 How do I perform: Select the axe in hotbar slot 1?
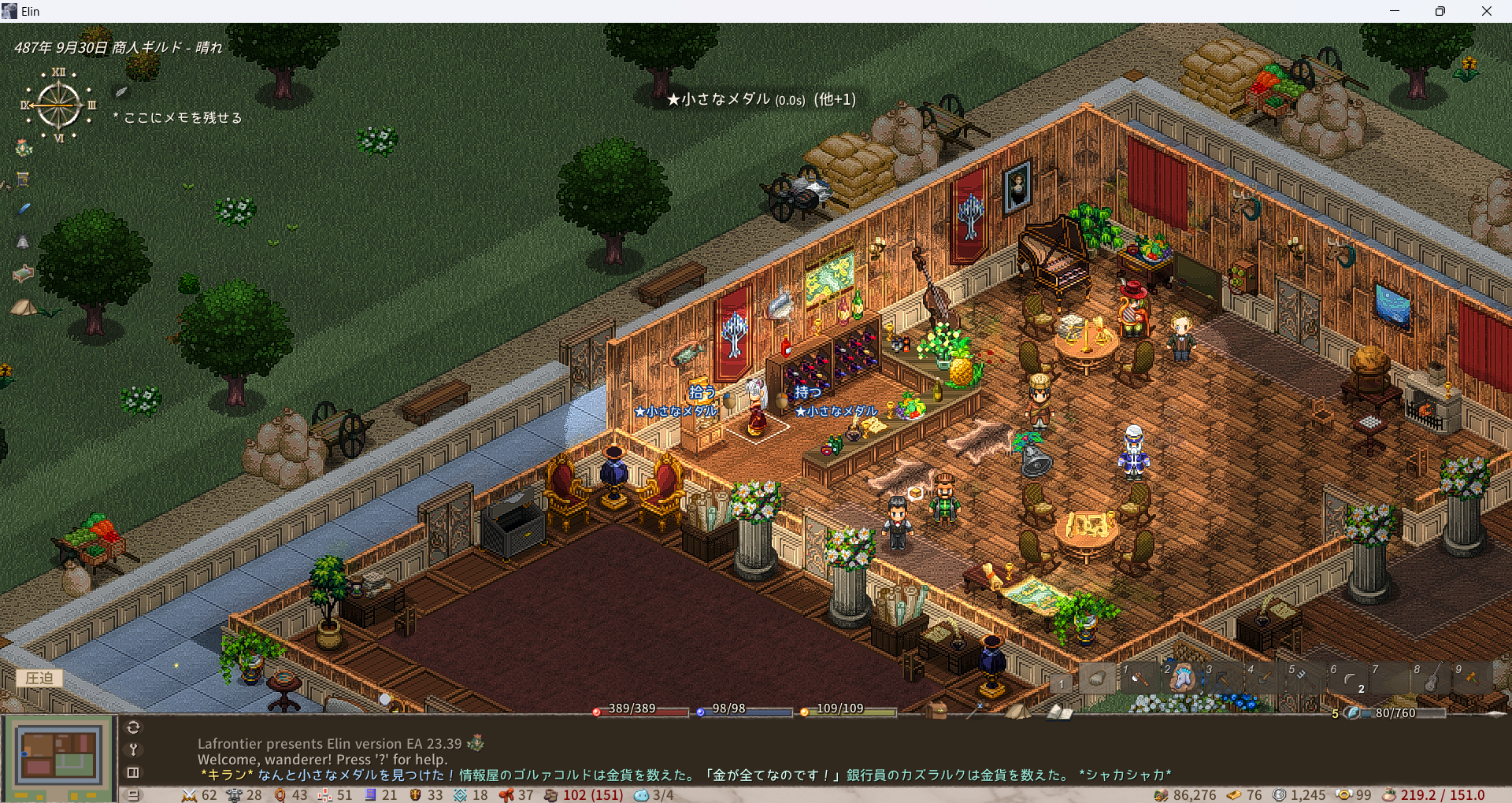pyautogui.click(x=1140, y=677)
